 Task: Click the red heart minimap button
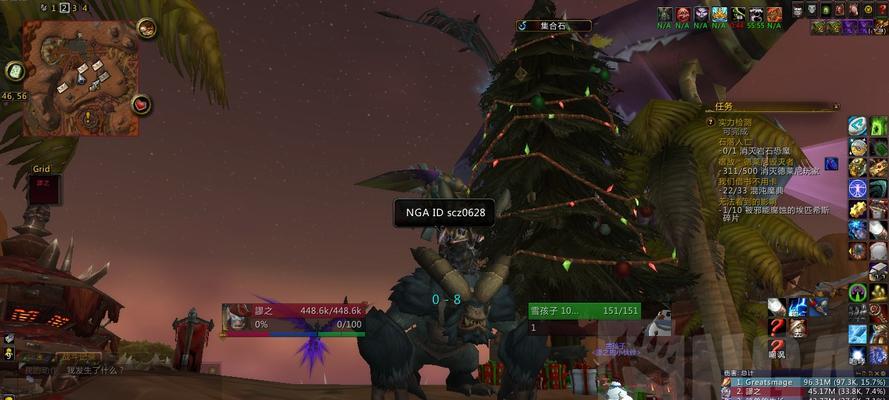142,103
